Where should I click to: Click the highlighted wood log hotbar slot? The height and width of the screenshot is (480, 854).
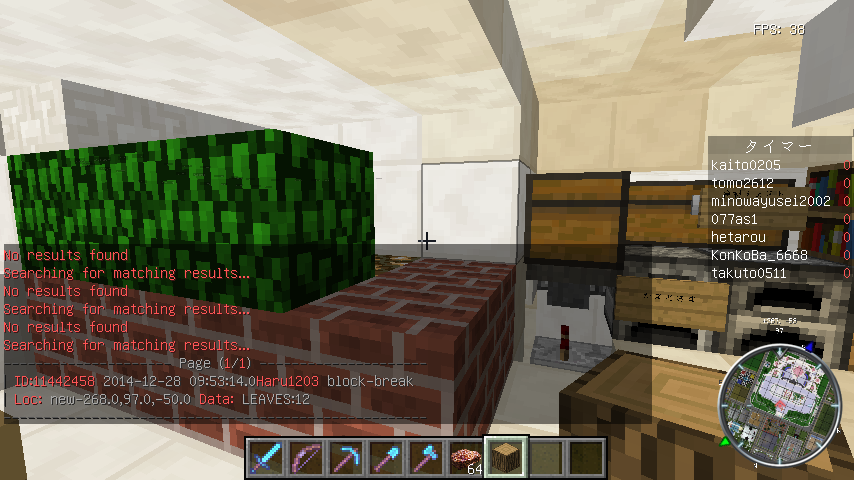tap(505, 458)
